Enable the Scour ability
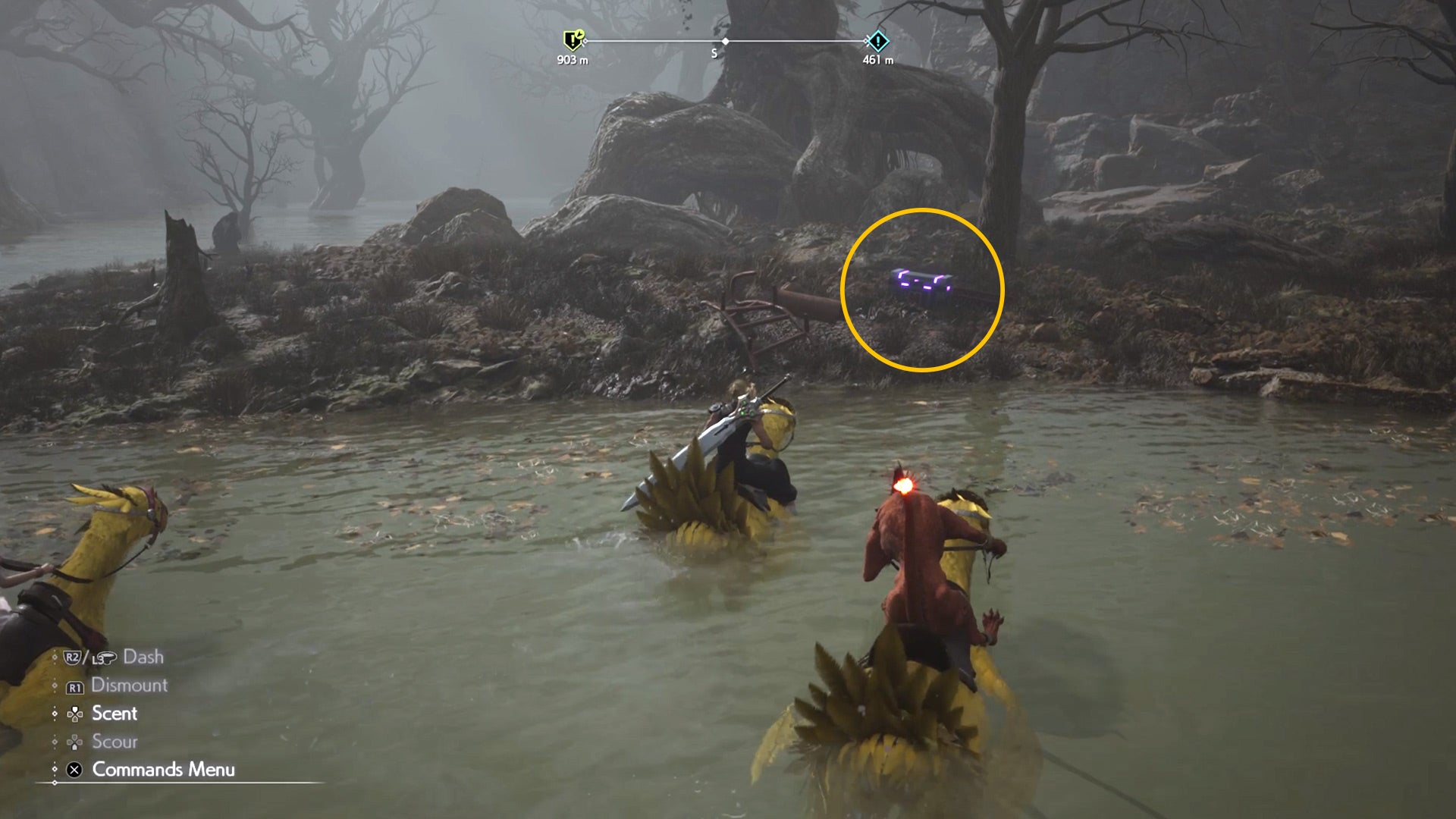The image size is (1456, 819). click(115, 741)
